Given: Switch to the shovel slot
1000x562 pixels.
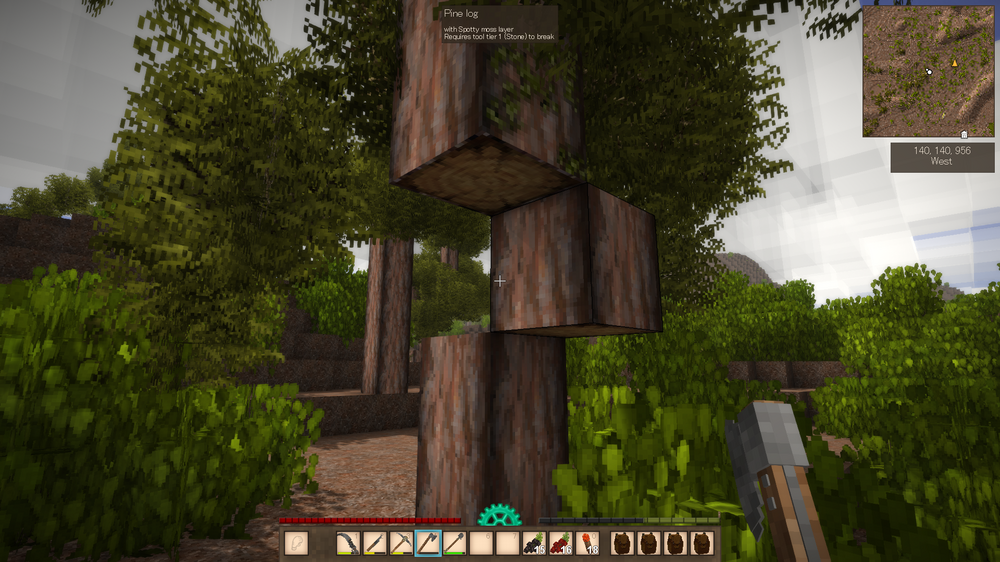Looking at the screenshot, I should point(455,543).
